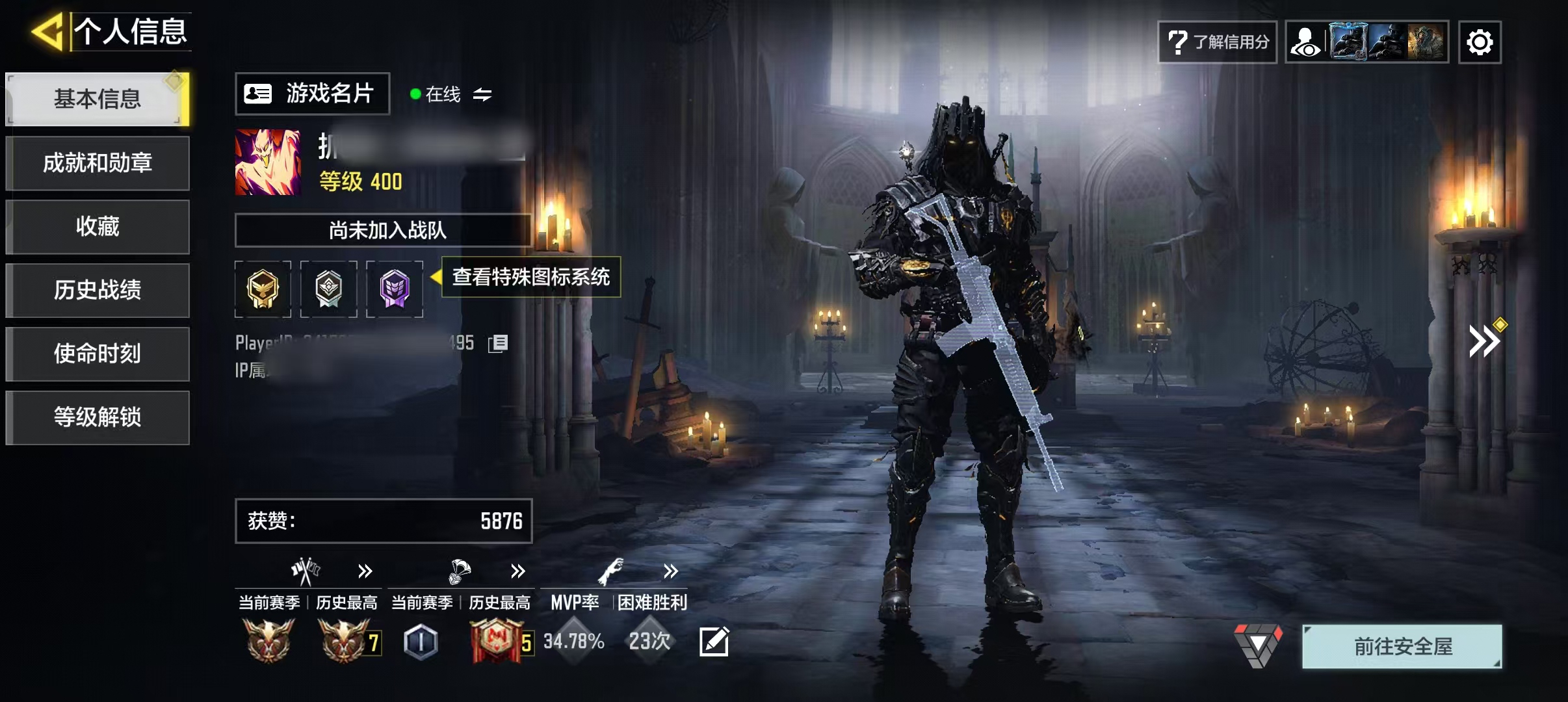Open the 成就和勋章 tab
This screenshot has width=1568, height=702.
[x=98, y=163]
